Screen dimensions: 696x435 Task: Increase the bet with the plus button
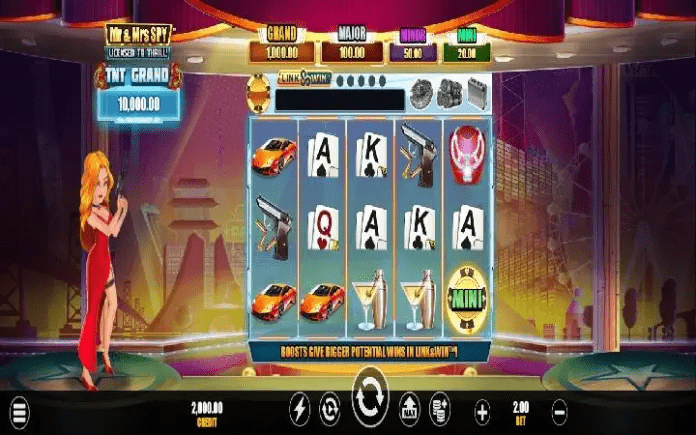click(x=482, y=411)
